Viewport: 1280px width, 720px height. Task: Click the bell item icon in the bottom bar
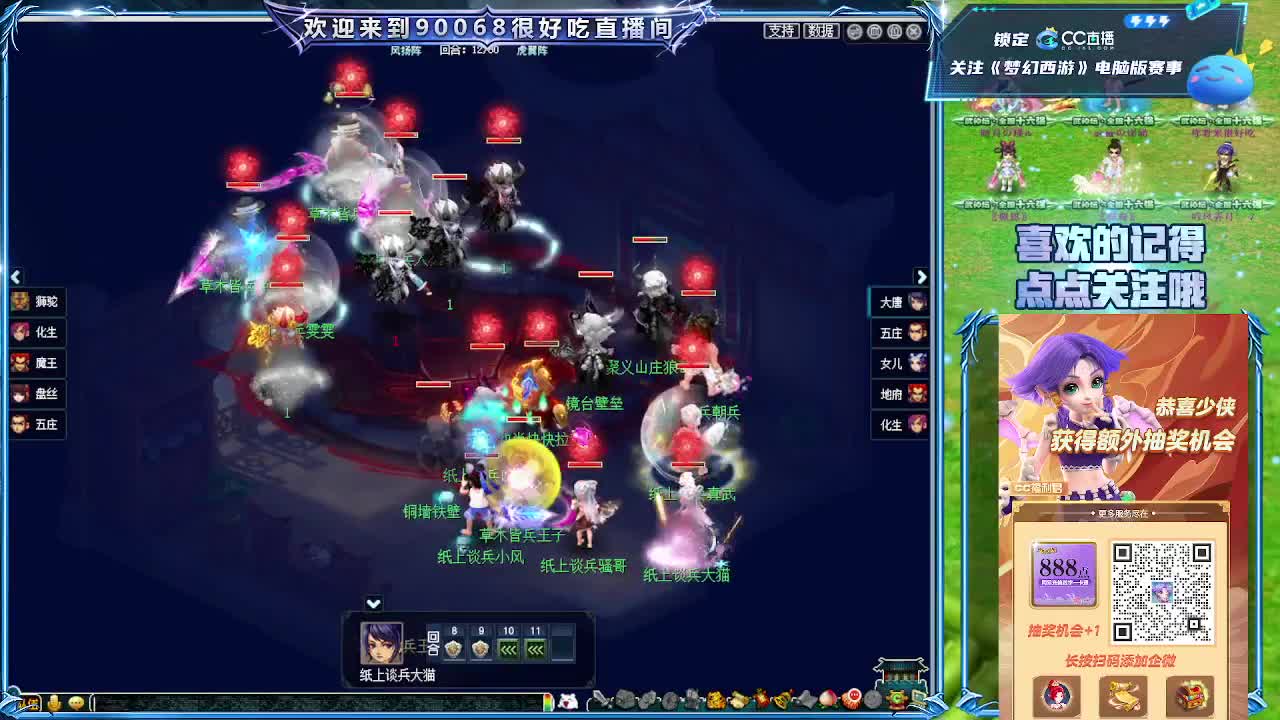click(780, 699)
